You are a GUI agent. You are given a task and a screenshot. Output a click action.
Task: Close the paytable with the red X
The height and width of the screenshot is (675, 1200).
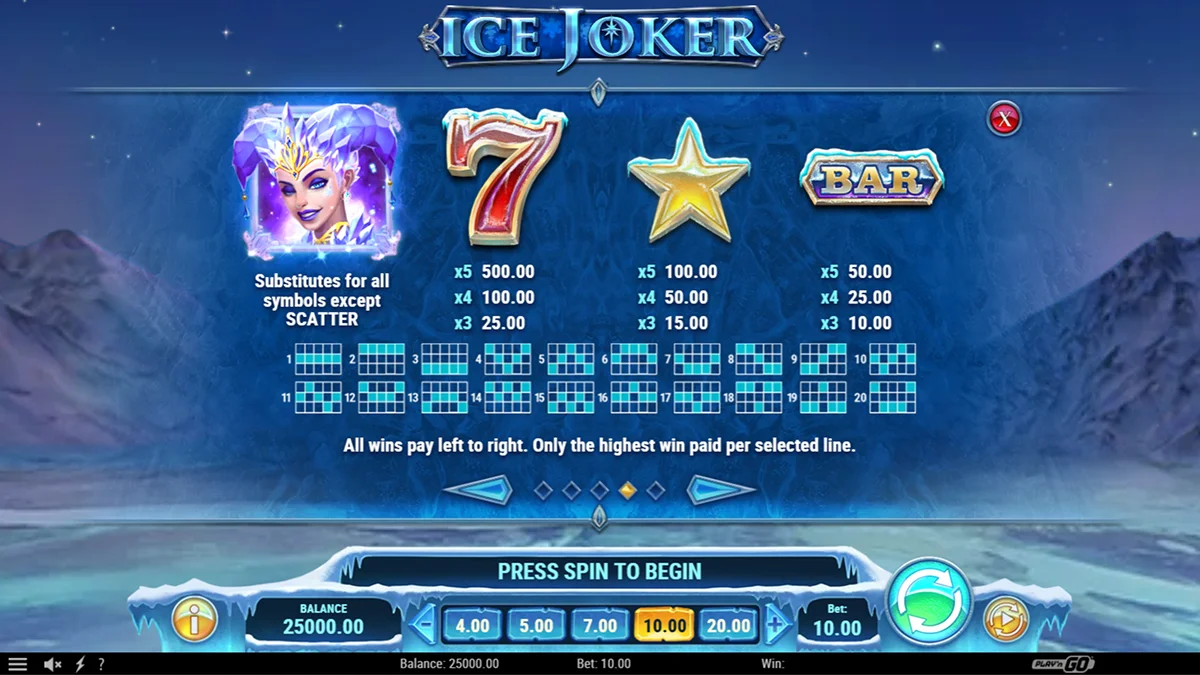pyautogui.click(x=1003, y=119)
